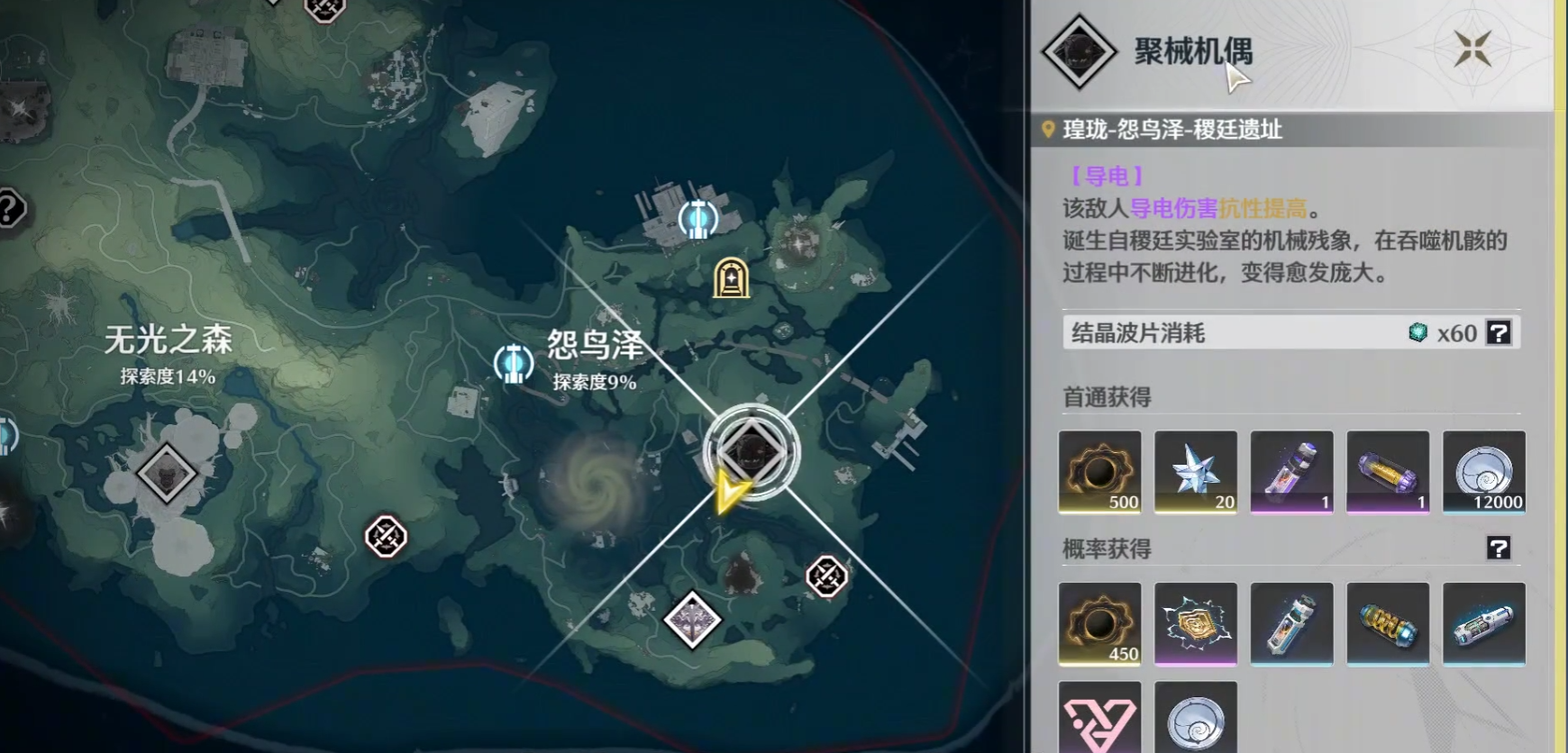Click the golden badge item under 概率获得

click(1196, 623)
